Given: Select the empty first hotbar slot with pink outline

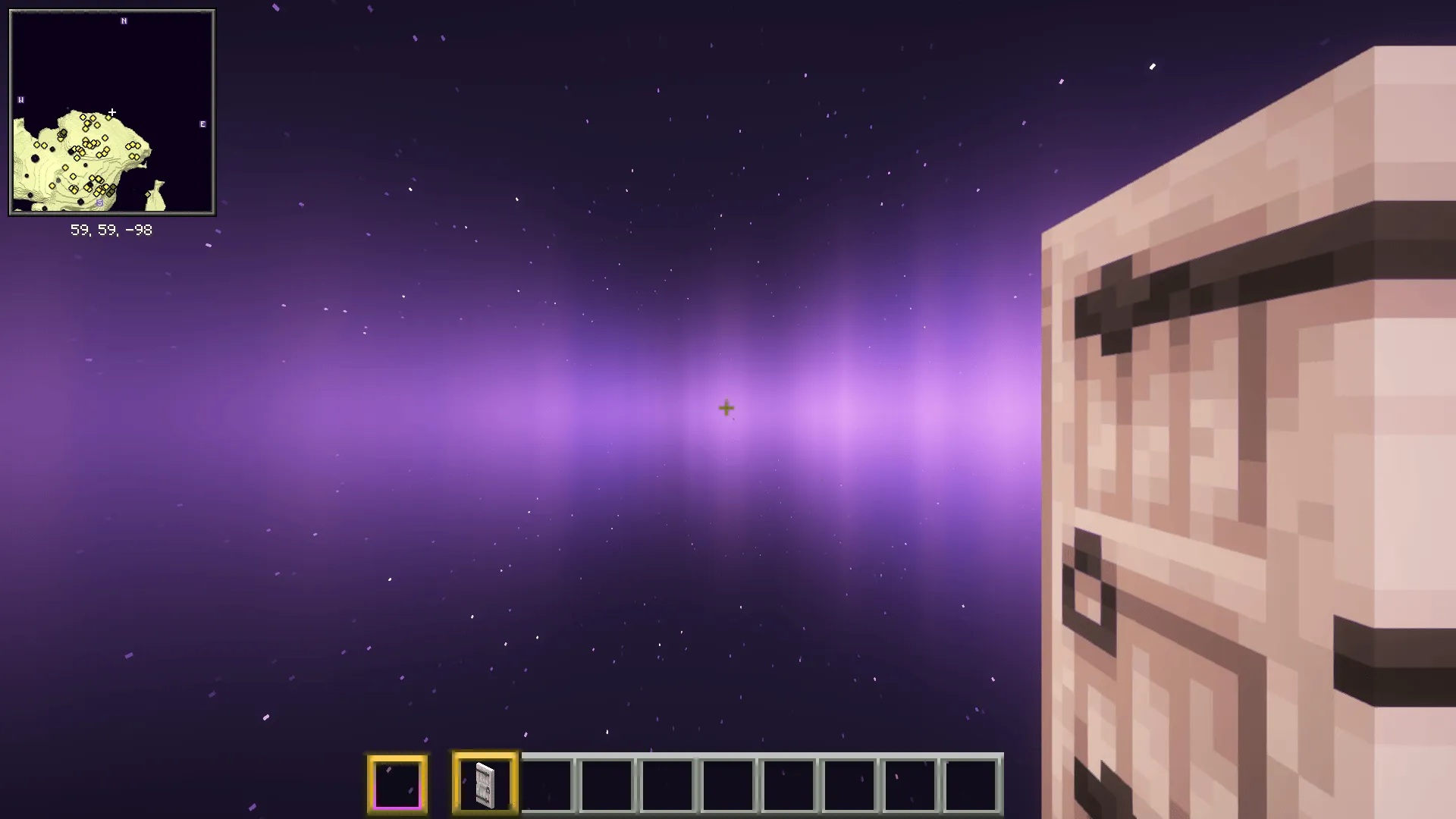Looking at the screenshot, I should 397,783.
